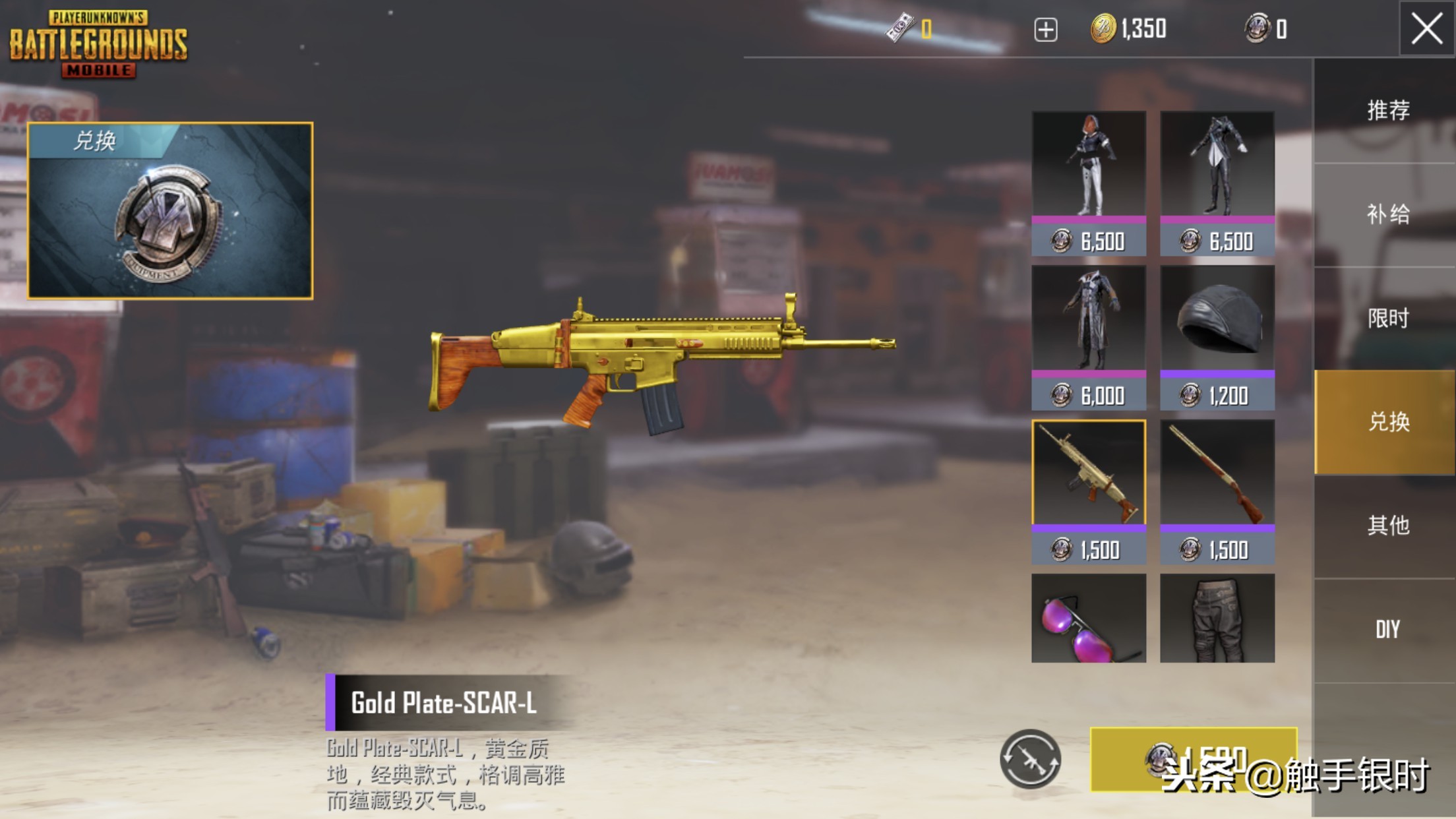The width and height of the screenshot is (1456, 819).
Task: Open the 兑换 equipment medal banner
Action: (170, 211)
